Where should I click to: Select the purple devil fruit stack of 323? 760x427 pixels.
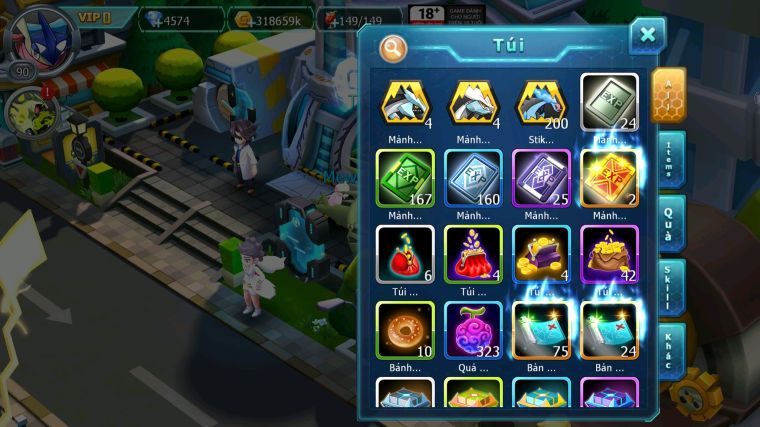click(x=473, y=329)
